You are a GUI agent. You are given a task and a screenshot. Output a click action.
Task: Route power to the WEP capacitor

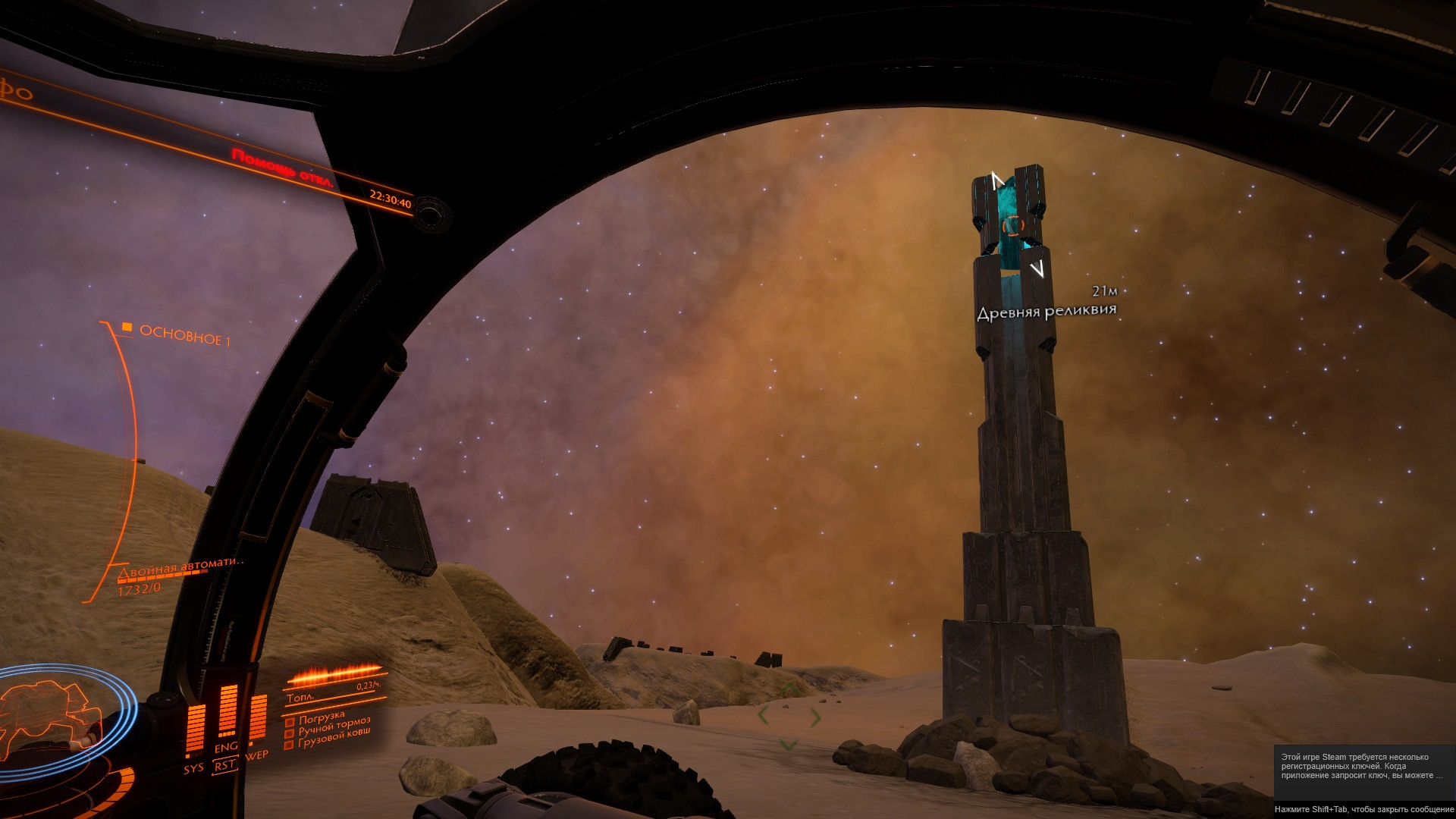257,755
